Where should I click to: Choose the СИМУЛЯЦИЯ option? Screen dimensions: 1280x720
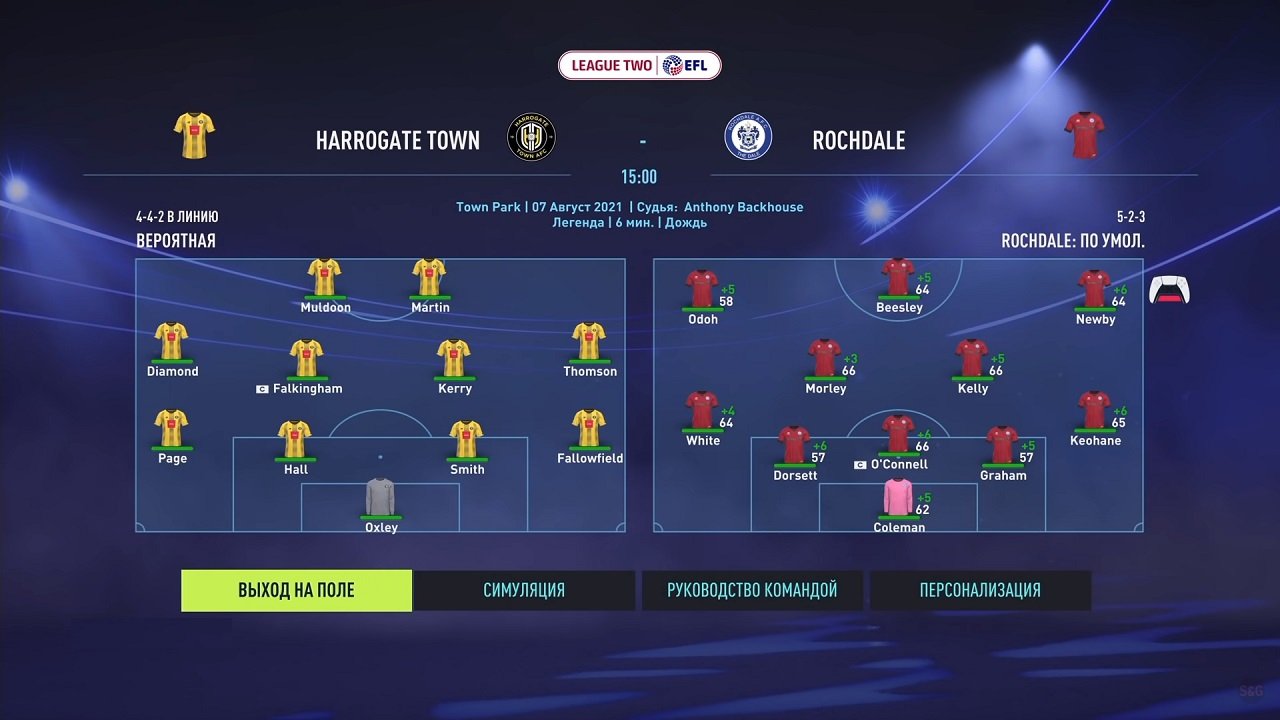point(524,590)
